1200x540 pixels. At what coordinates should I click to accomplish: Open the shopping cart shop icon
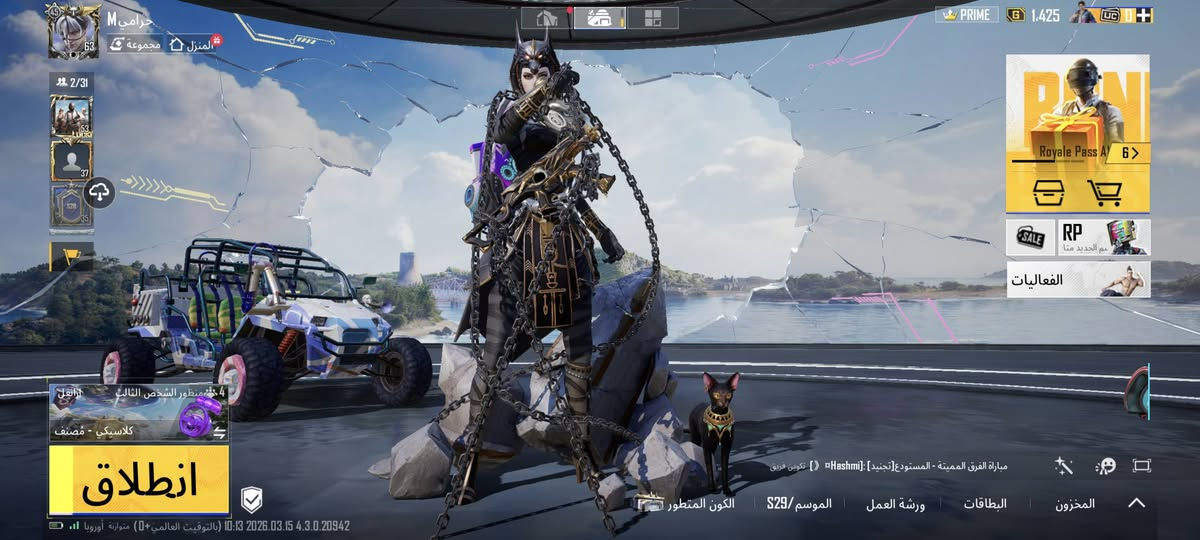pos(1104,192)
